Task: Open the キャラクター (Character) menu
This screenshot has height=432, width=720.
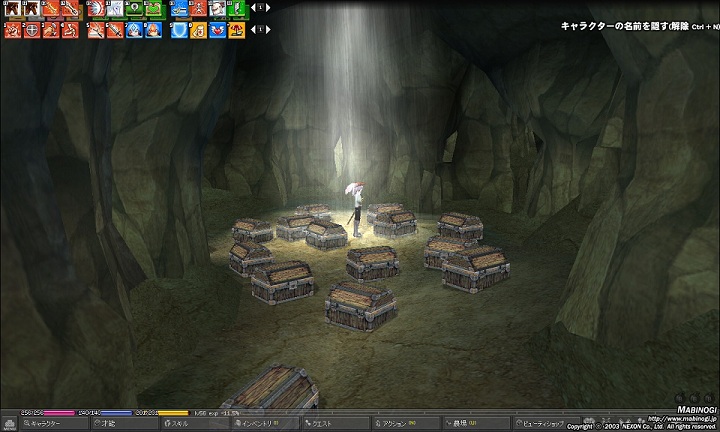Action: 44,424
